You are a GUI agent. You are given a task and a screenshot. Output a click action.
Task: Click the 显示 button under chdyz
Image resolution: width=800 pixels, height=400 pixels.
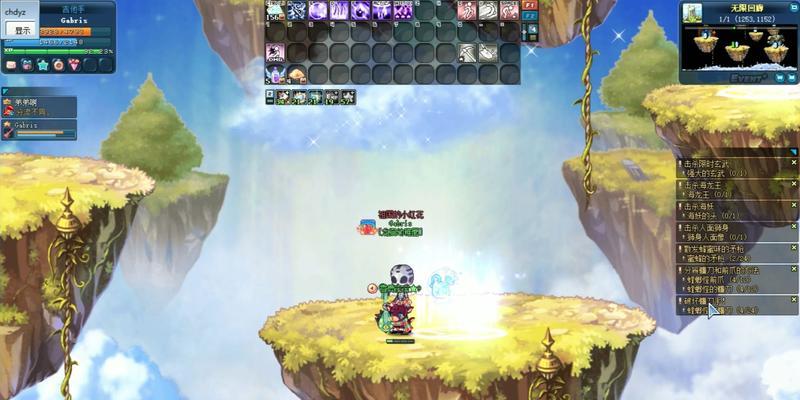click(x=22, y=31)
